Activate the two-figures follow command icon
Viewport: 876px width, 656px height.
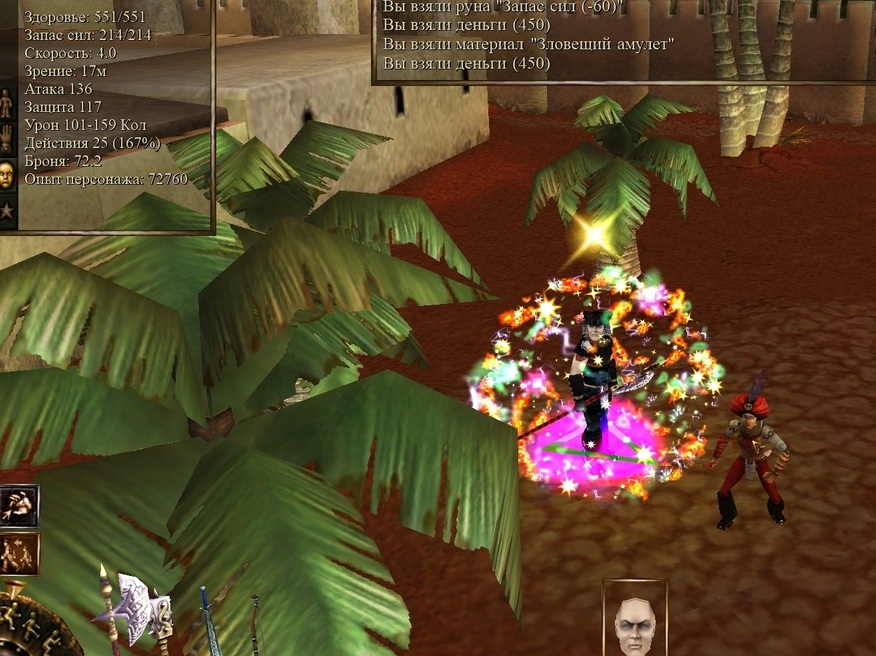[19, 553]
